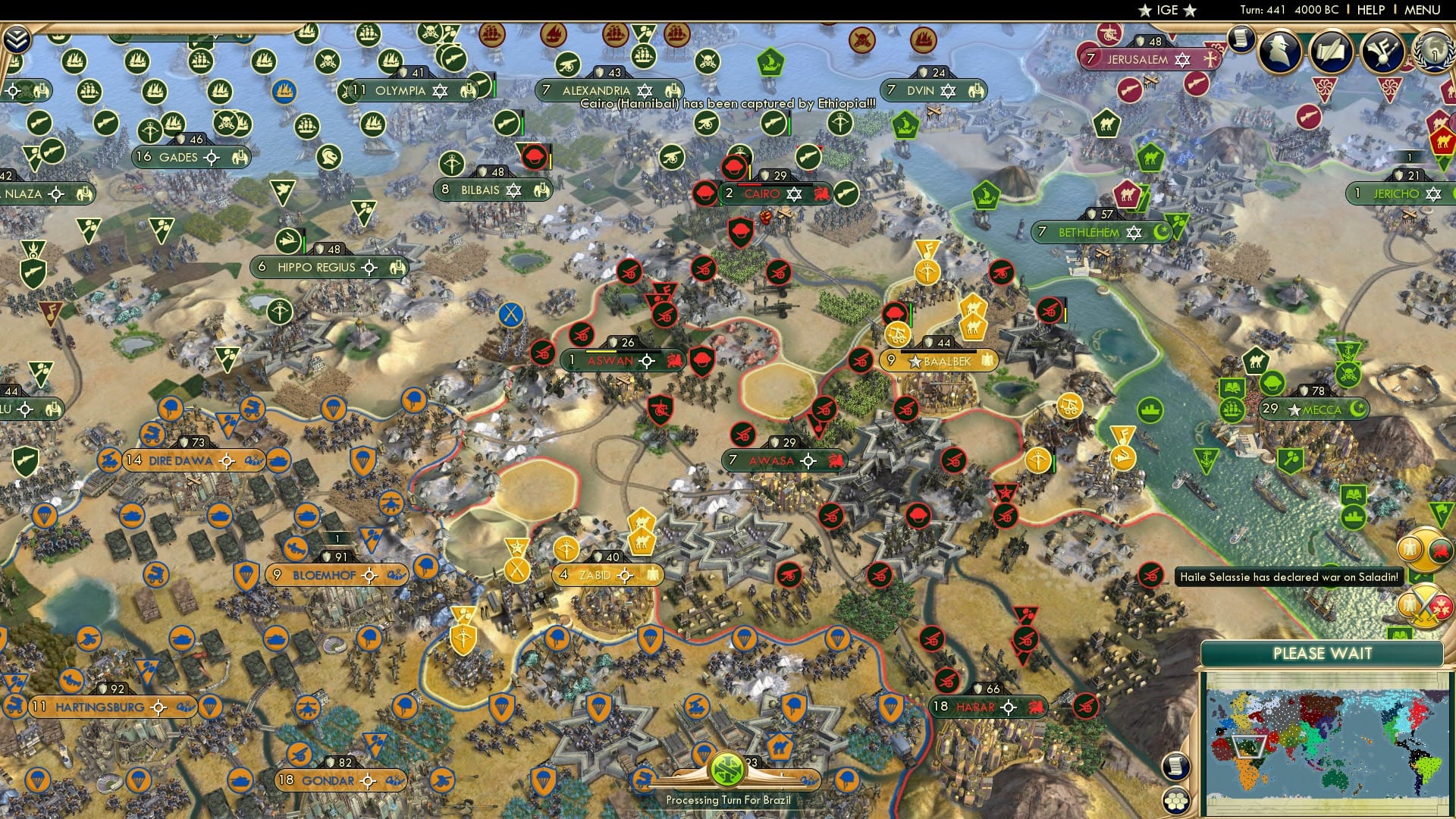1456x819 pixels.
Task: Click HELP in the top bar
Action: point(1370,10)
